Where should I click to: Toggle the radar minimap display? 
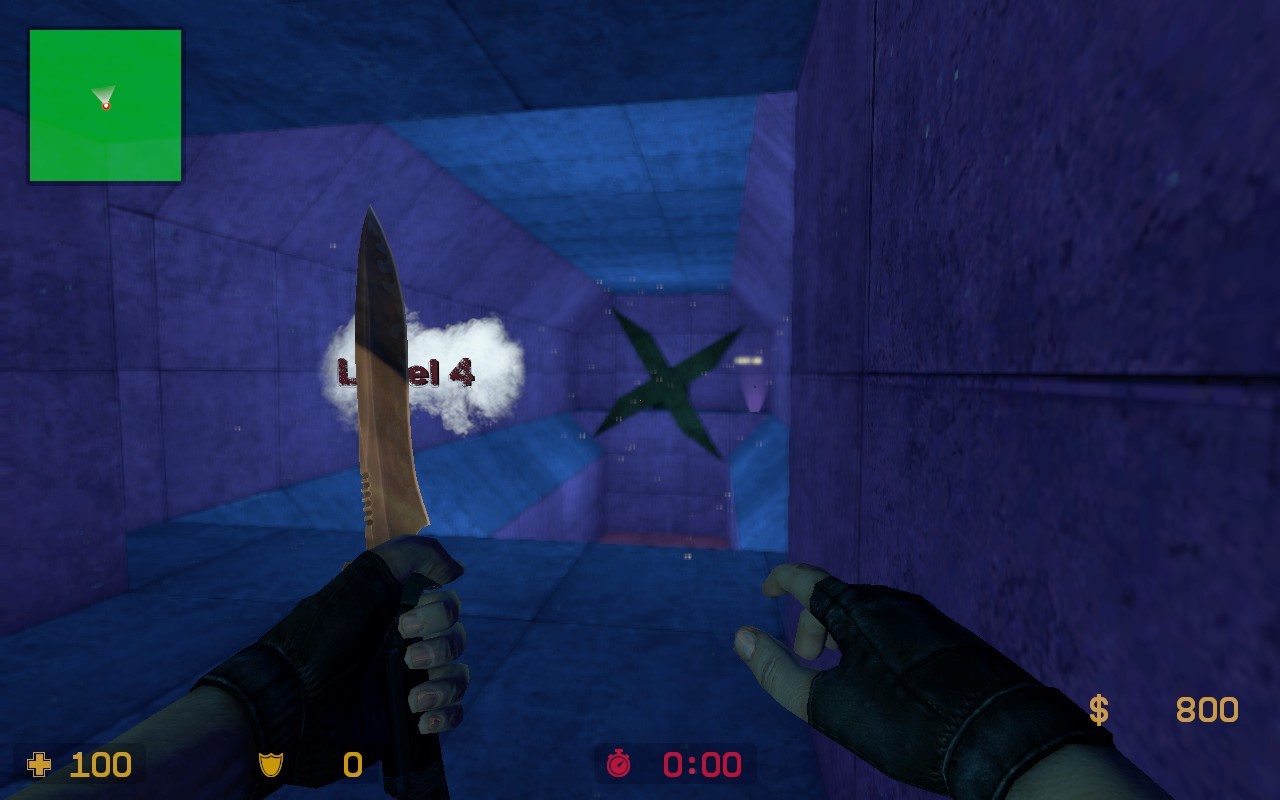103,105
